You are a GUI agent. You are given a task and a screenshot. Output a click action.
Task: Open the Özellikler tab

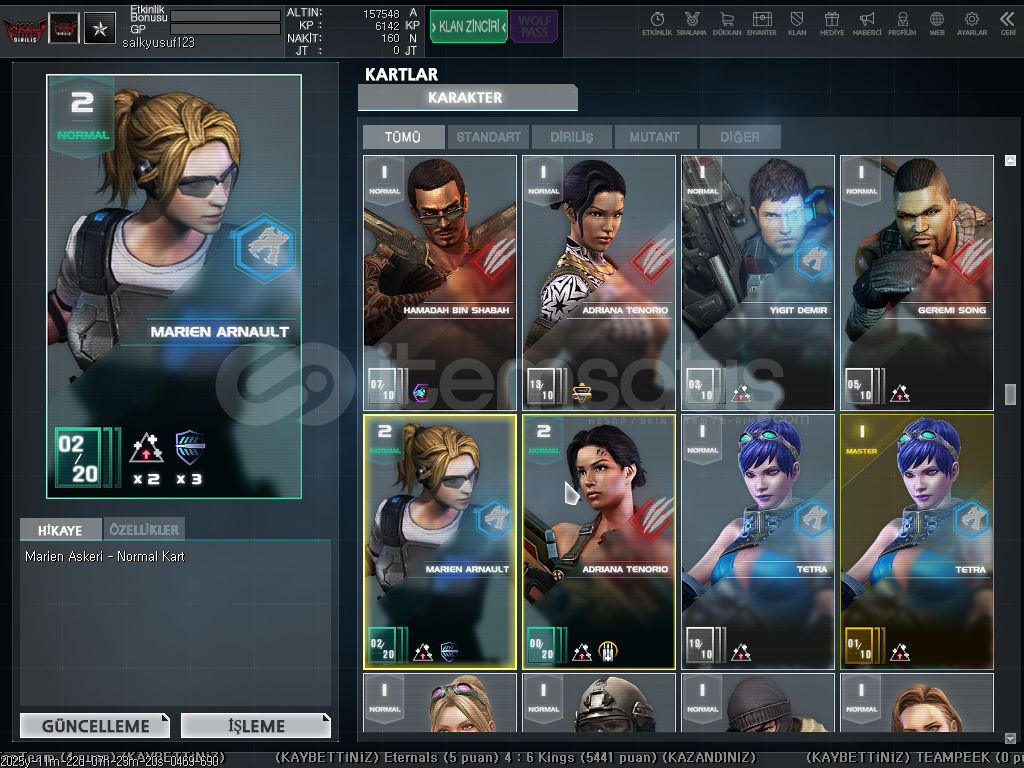tap(144, 528)
